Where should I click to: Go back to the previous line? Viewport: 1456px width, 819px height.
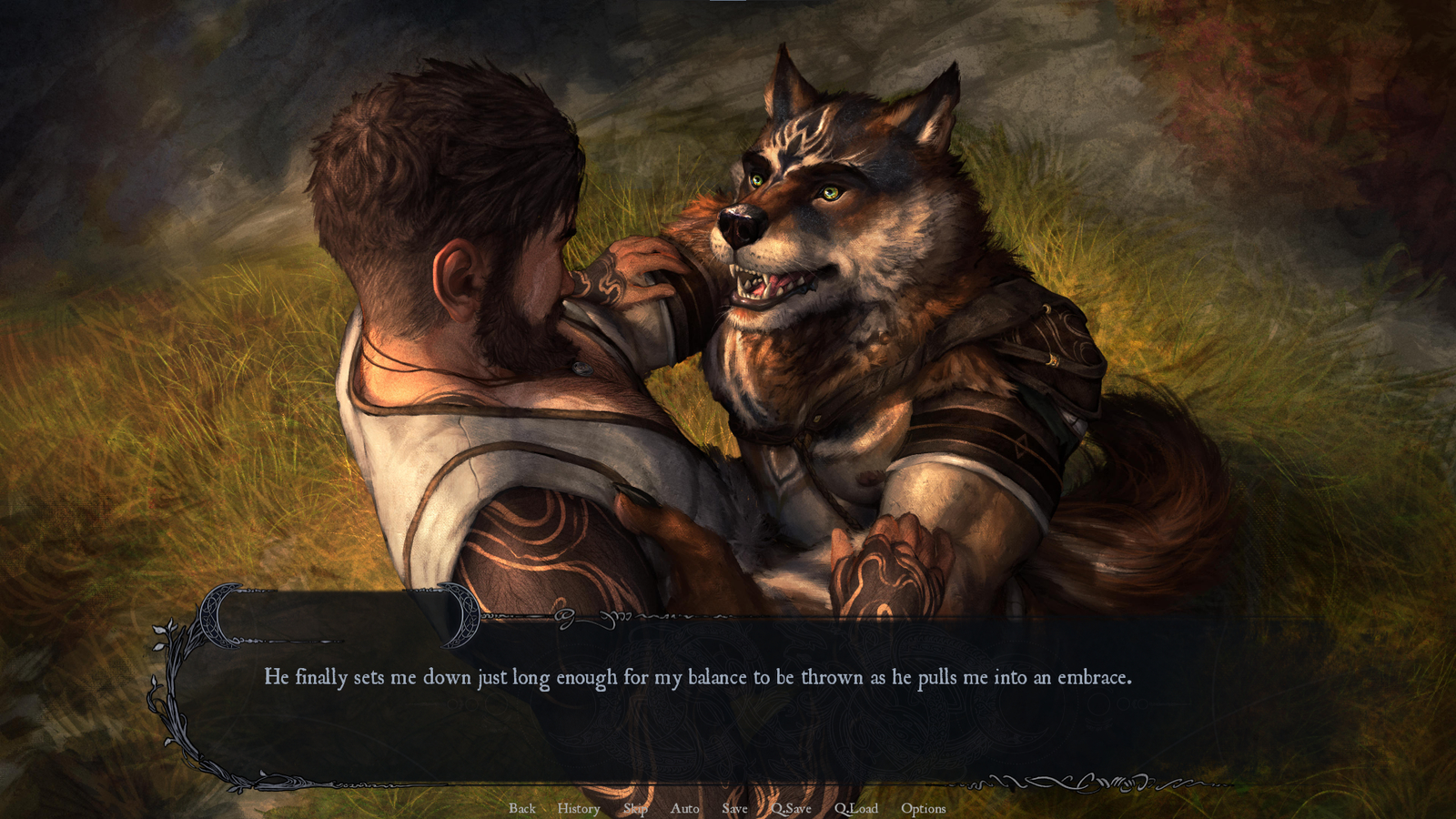[522, 808]
